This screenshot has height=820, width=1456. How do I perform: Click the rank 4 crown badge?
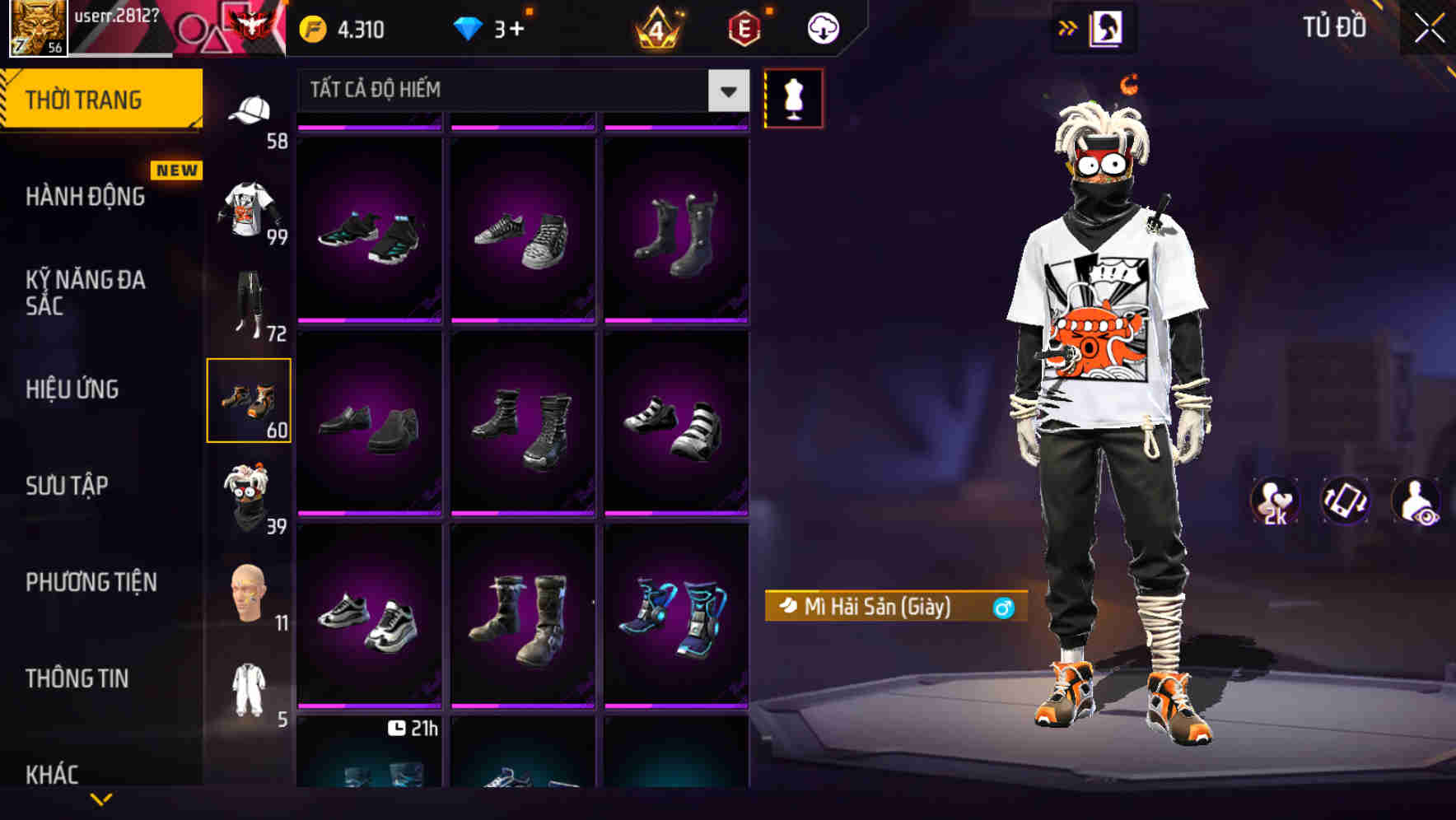pyautogui.click(x=656, y=27)
